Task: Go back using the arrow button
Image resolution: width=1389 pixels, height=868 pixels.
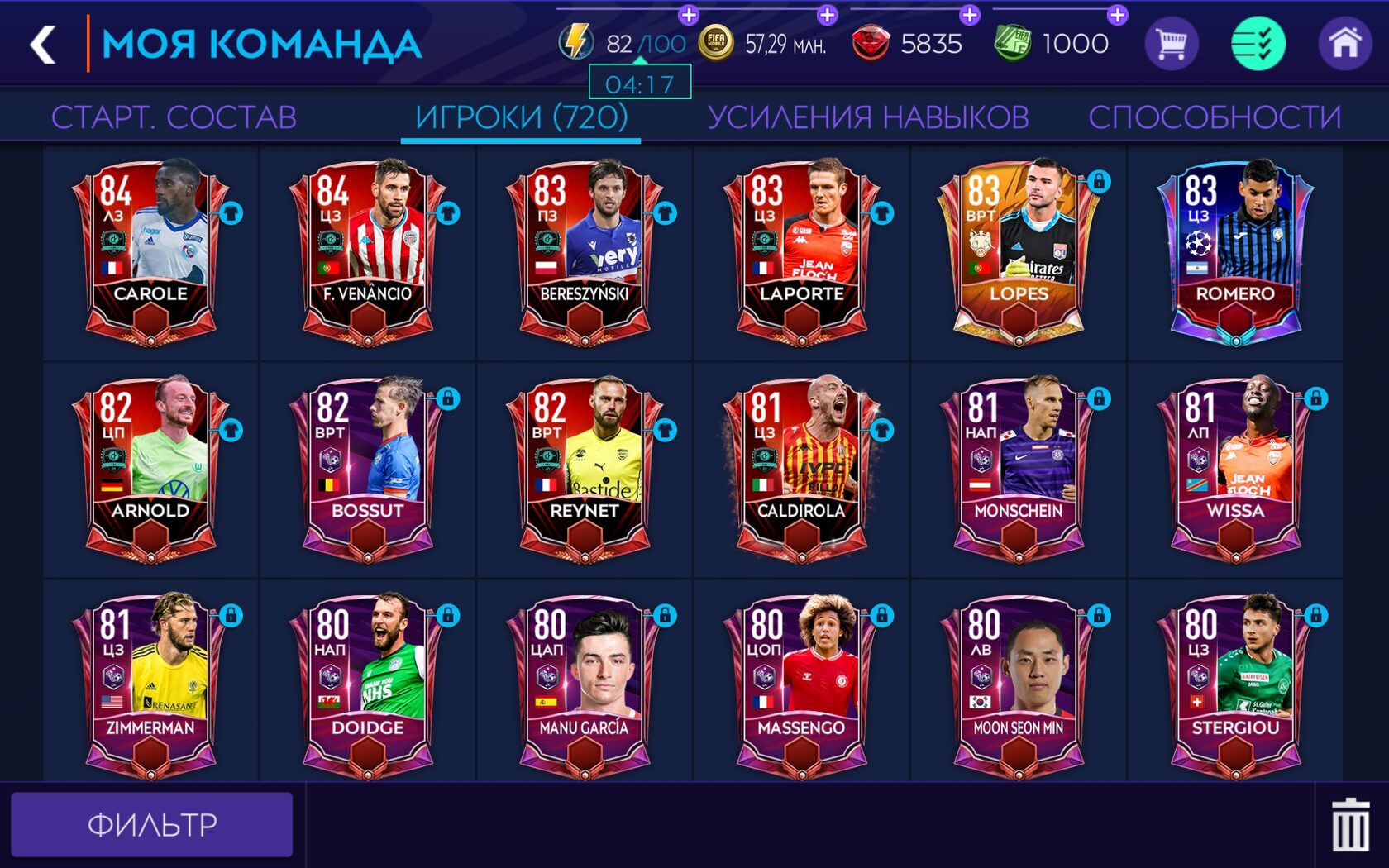Action: point(43,45)
